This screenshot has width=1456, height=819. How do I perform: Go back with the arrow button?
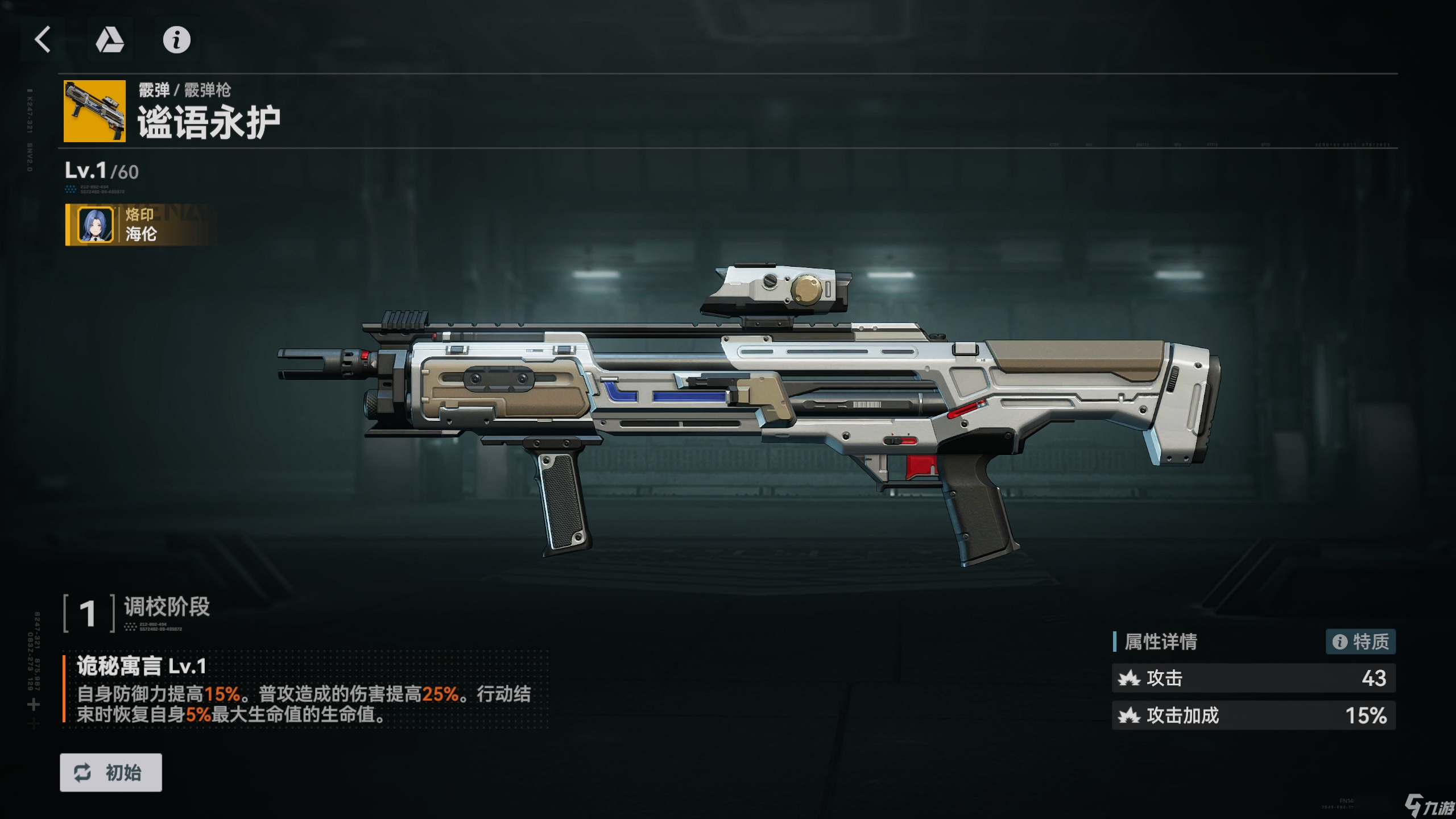[43, 40]
